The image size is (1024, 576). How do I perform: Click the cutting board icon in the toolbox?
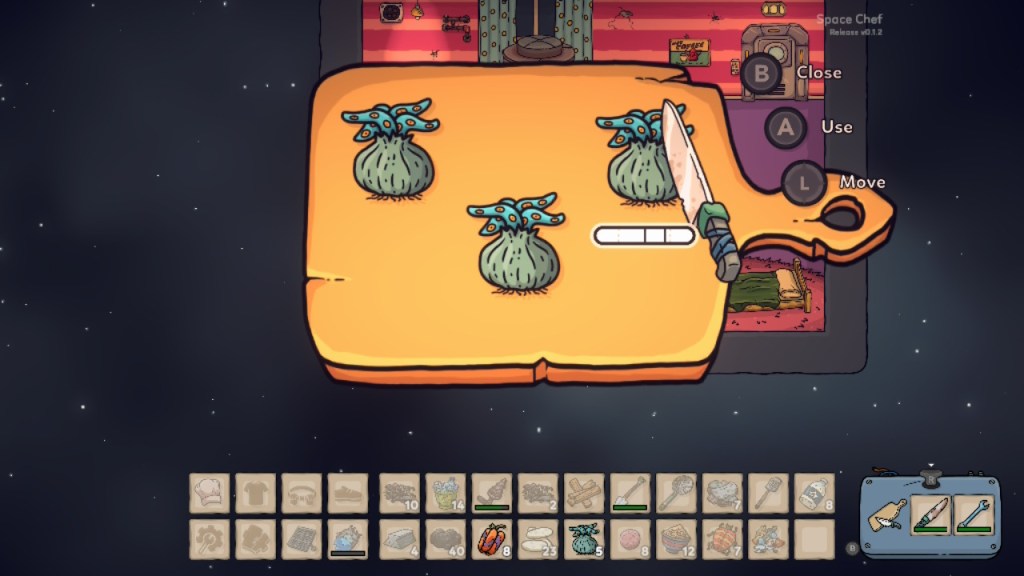888,516
